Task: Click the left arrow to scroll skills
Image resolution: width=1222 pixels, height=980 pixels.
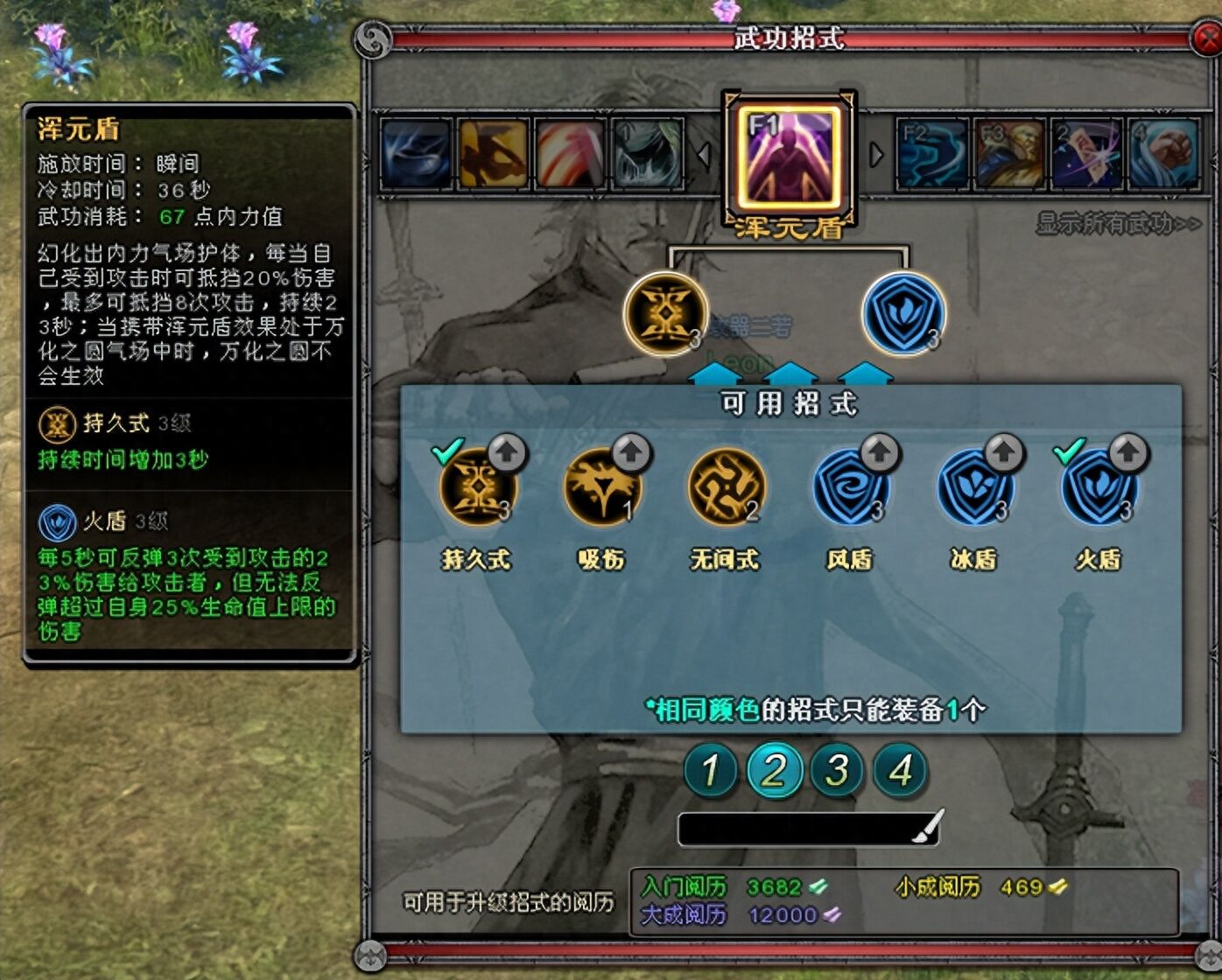Action: click(x=706, y=154)
